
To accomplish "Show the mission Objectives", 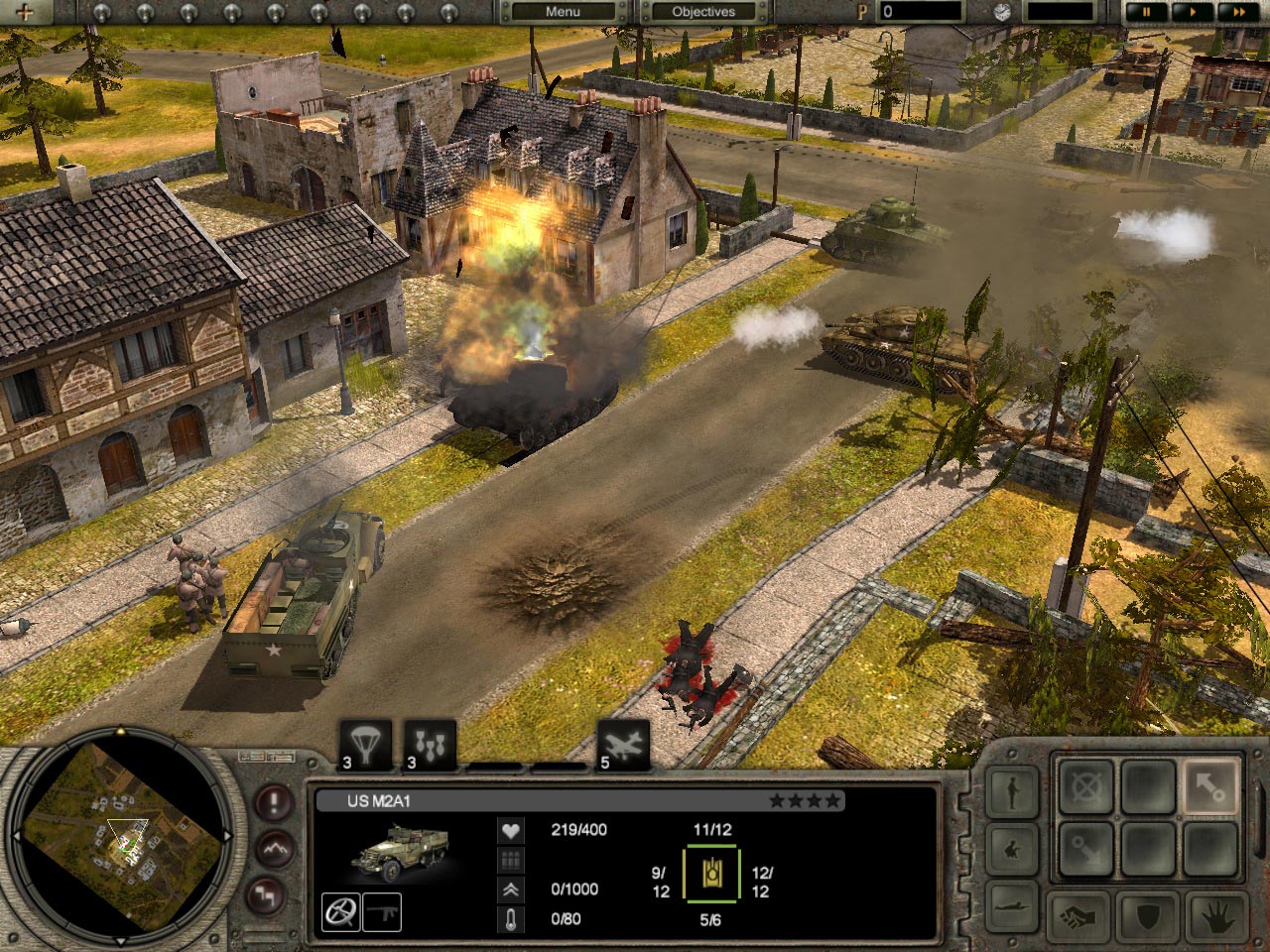I will pyautogui.click(x=703, y=12).
